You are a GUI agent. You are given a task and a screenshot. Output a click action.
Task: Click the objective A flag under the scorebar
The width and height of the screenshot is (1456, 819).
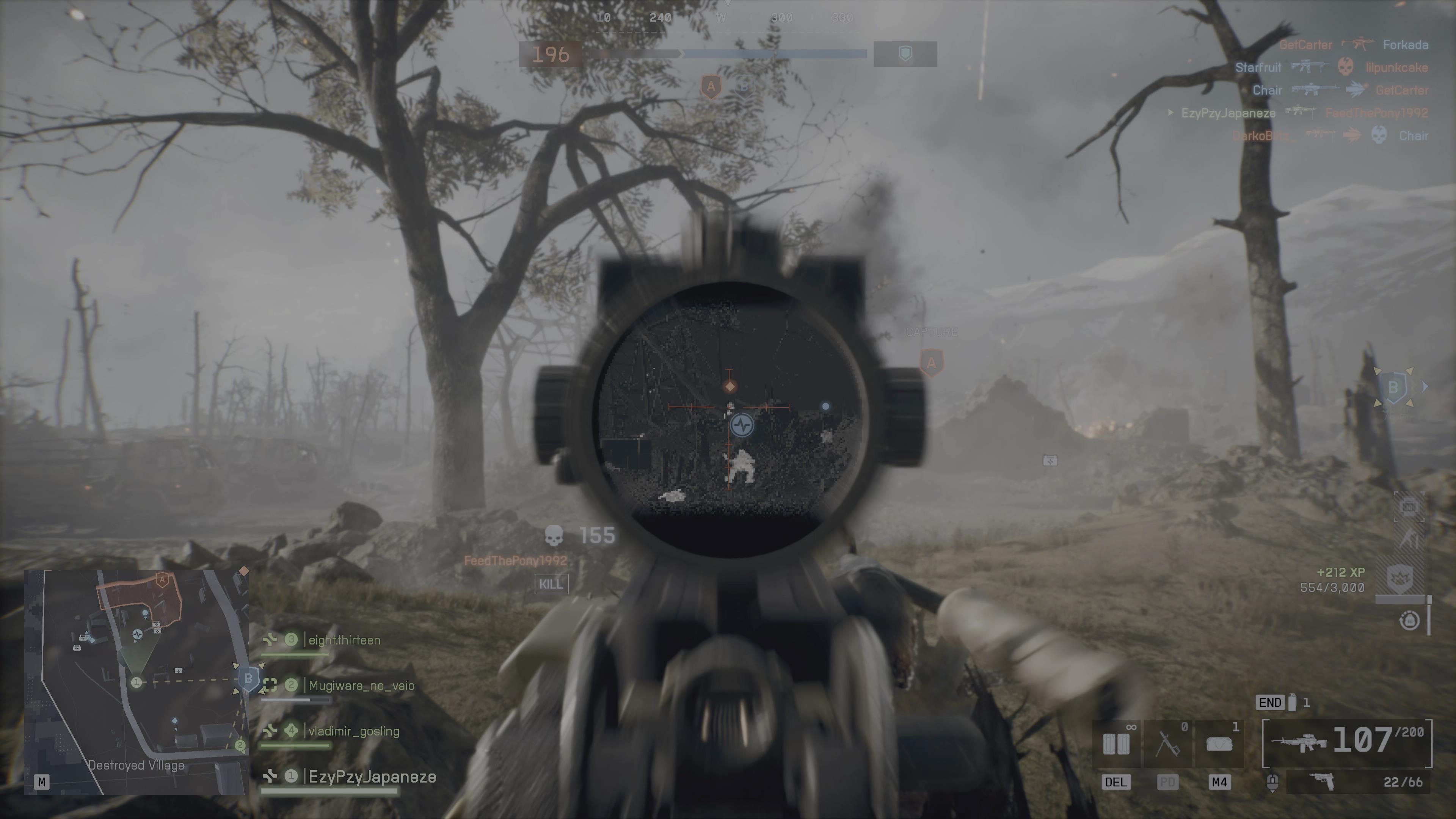[711, 87]
